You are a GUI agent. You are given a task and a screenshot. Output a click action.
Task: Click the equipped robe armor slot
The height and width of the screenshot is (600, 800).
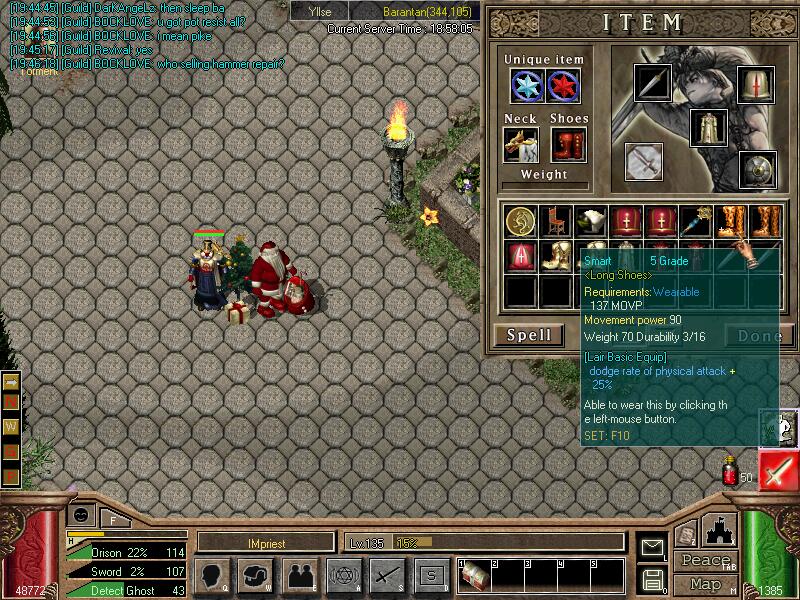709,128
